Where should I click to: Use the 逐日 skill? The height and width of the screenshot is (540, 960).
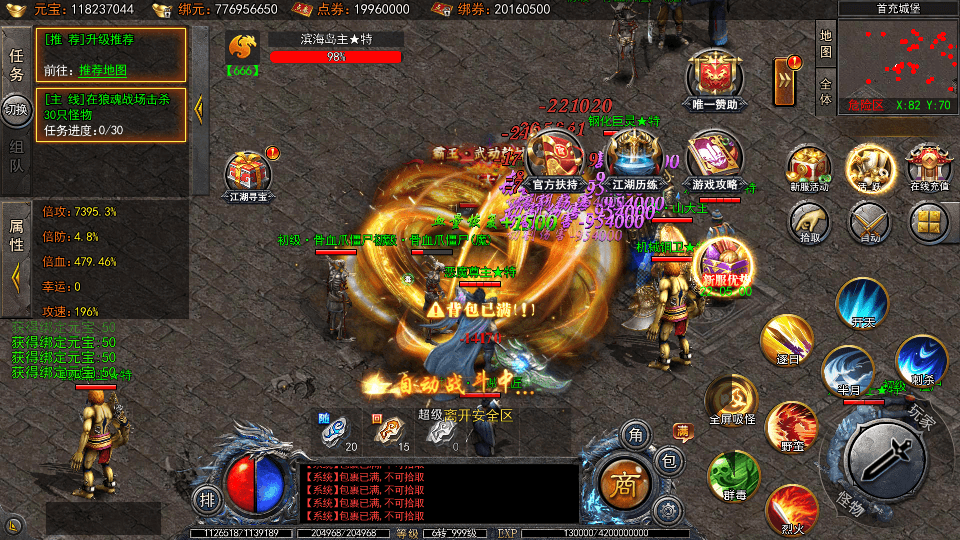point(787,342)
